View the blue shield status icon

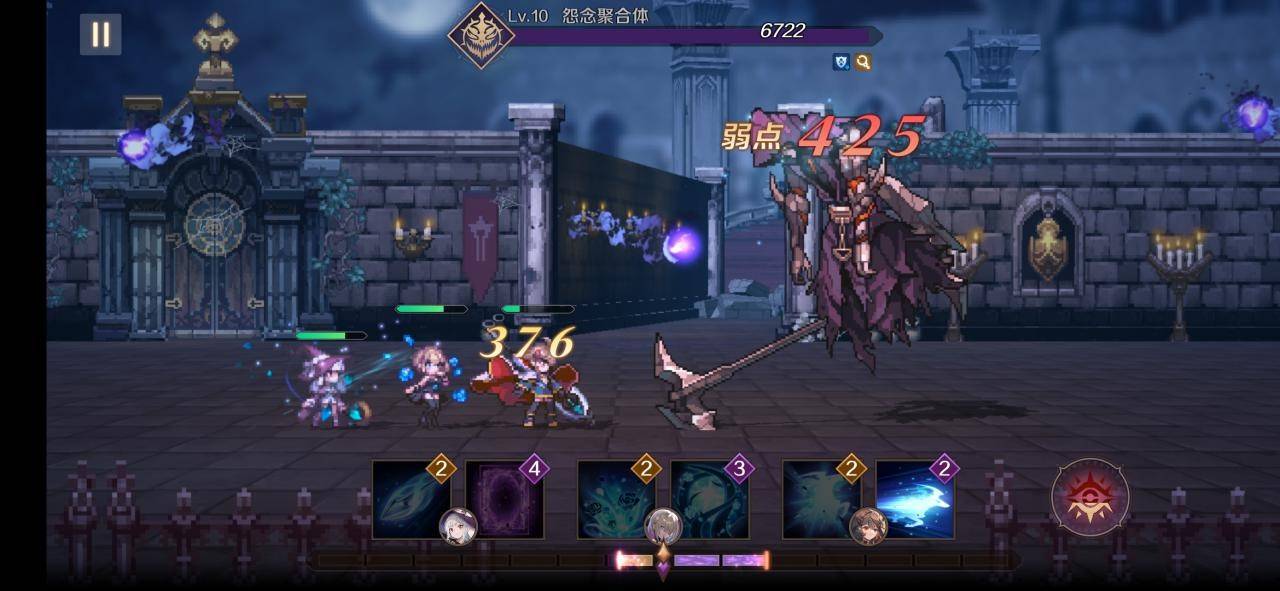(842, 62)
